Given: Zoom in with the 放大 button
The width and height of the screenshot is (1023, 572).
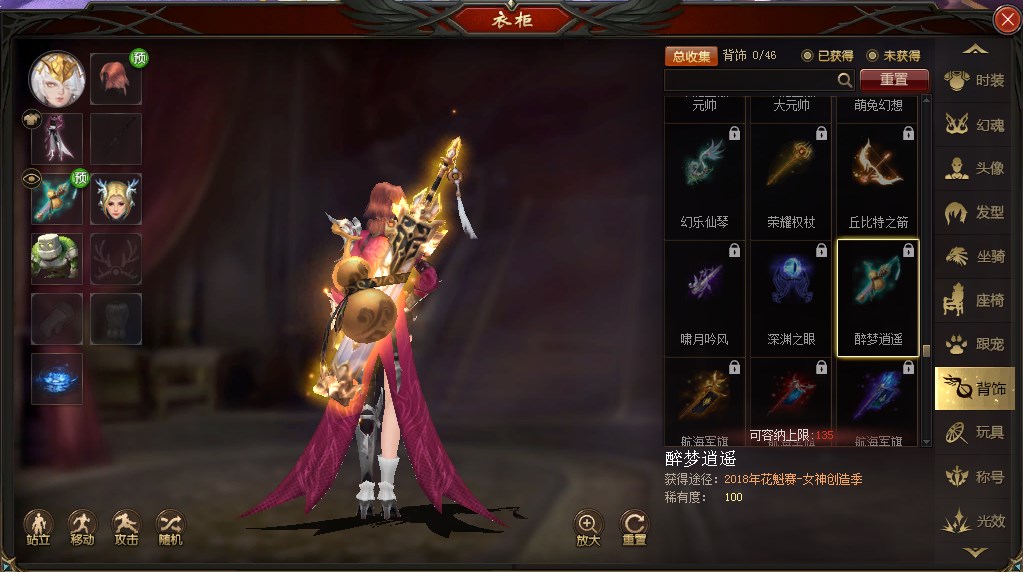Looking at the screenshot, I should point(588,525).
